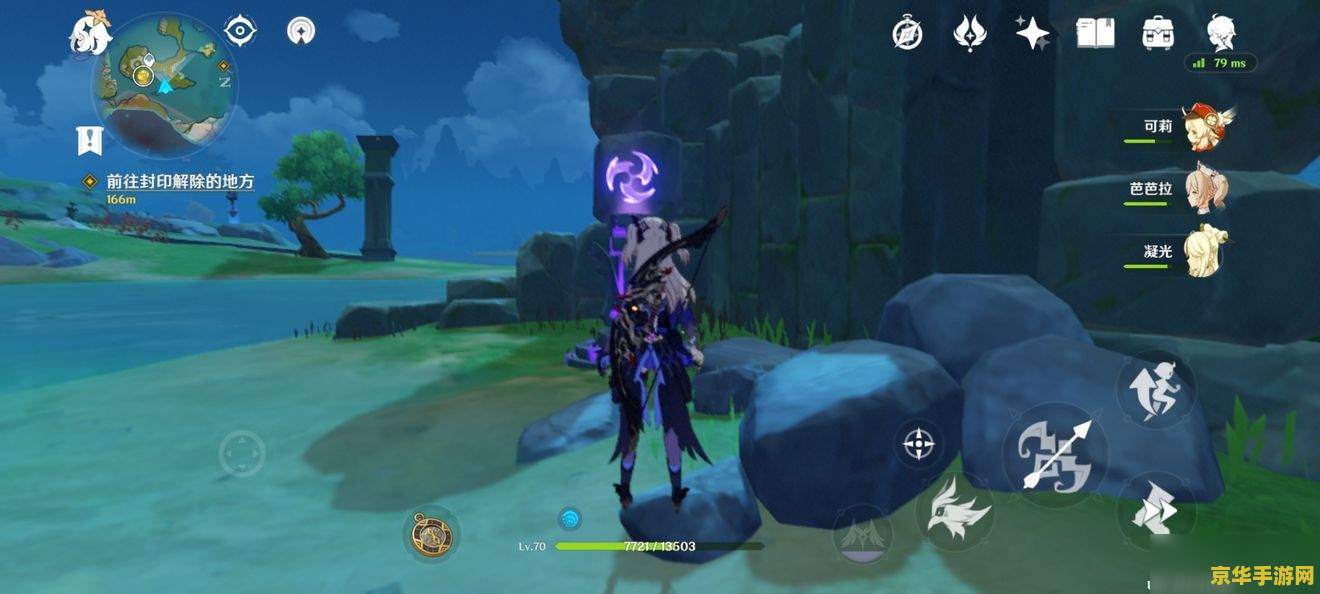Tap the signal beacon icon beside the eye
Screen dimensions: 1320x594
click(x=300, y=31)
